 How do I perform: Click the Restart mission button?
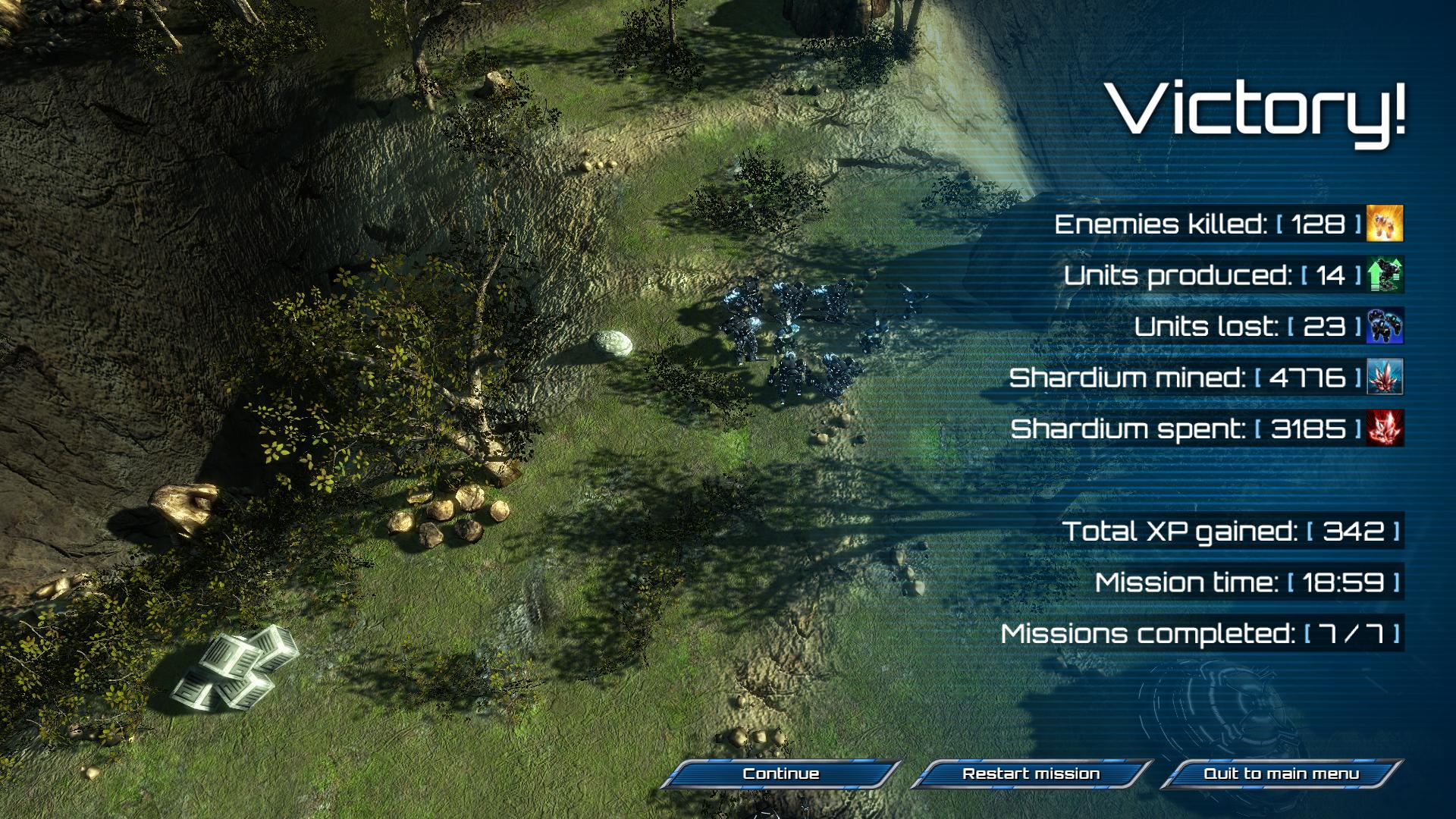coord(1031,773)
